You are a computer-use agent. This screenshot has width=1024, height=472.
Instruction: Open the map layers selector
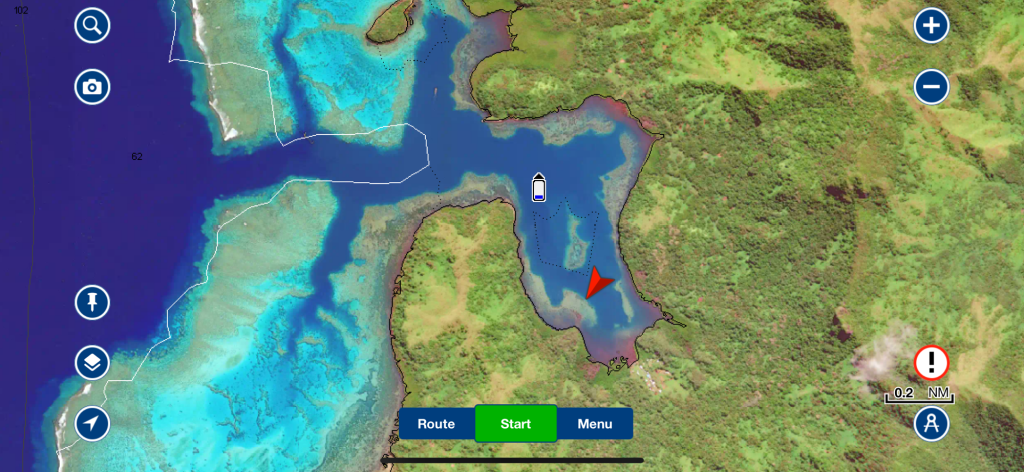click(x=92, y=363)
